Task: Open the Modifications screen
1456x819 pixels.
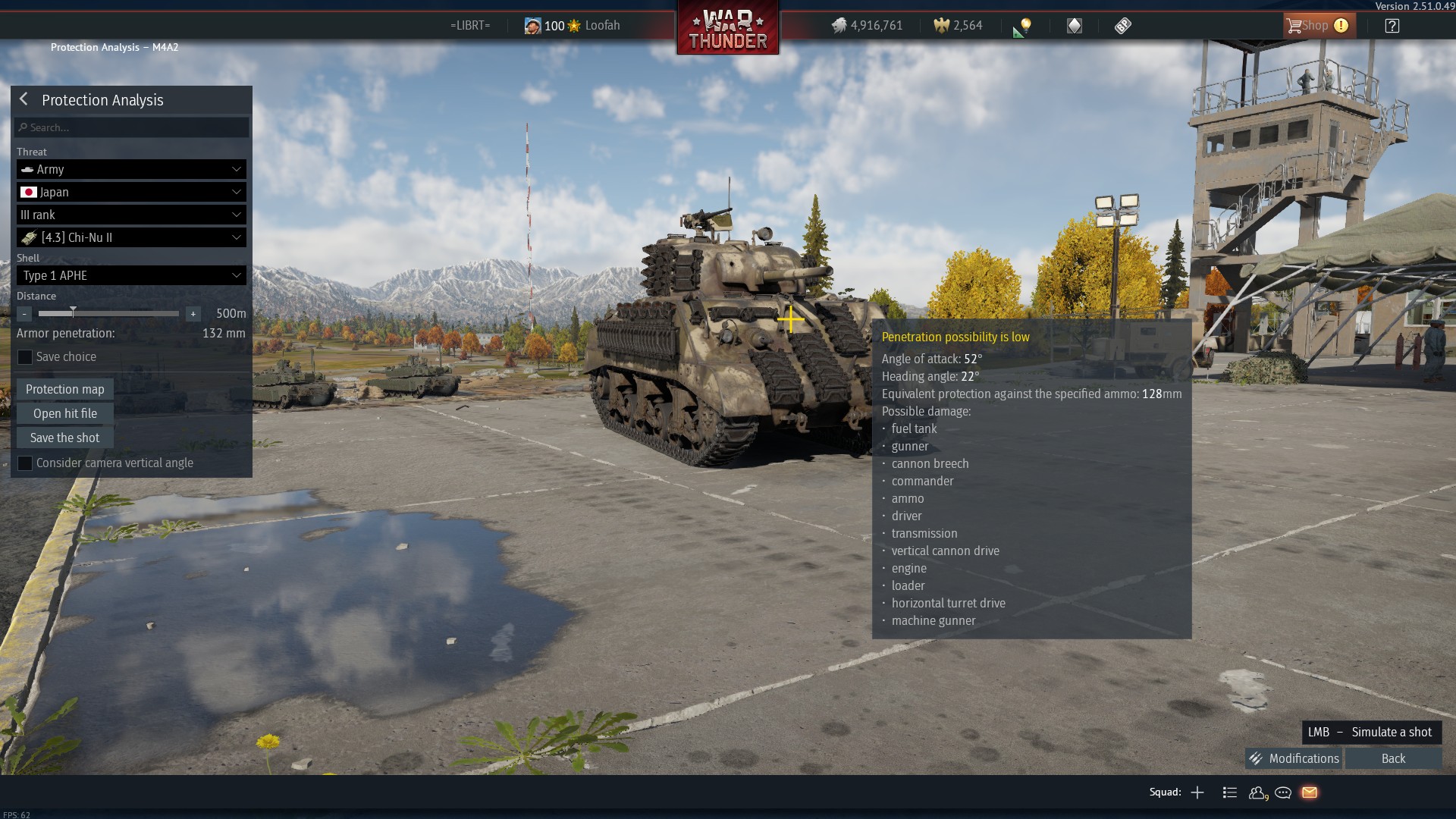Action: coord(1294,758)
